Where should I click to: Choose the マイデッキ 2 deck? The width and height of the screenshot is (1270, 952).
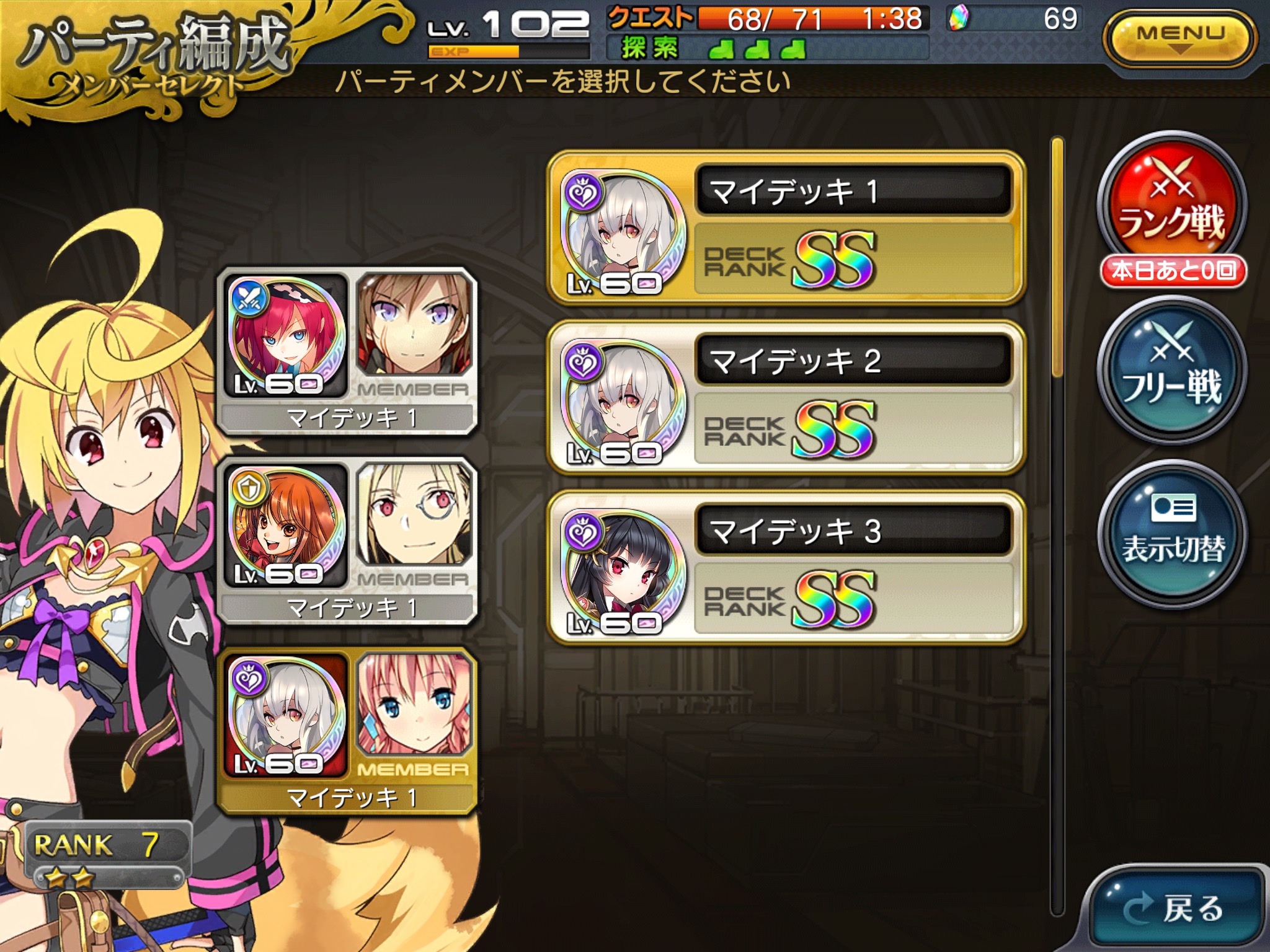tap(786, 398)
